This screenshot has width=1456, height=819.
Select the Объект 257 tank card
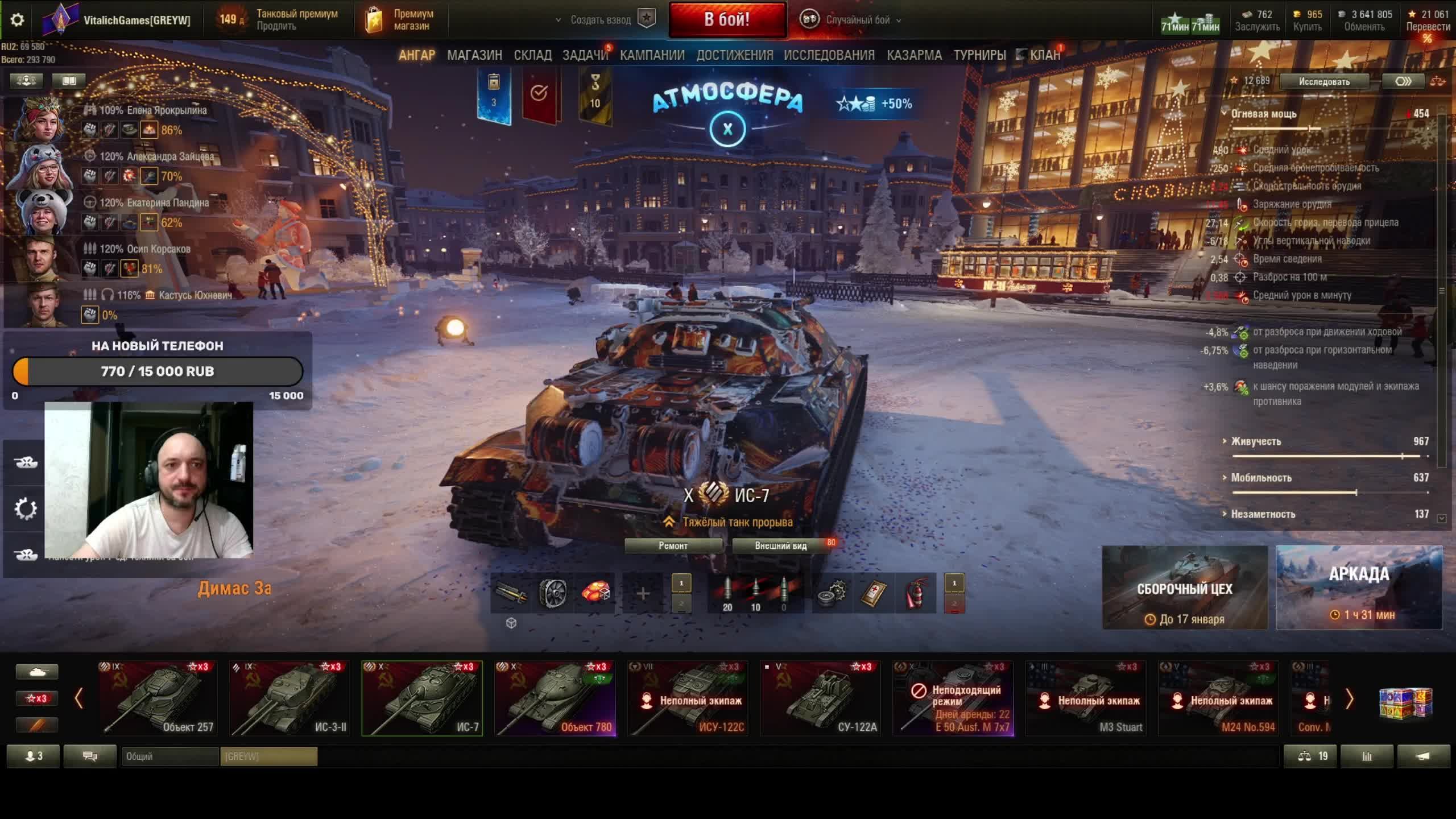tap(158, 698)
